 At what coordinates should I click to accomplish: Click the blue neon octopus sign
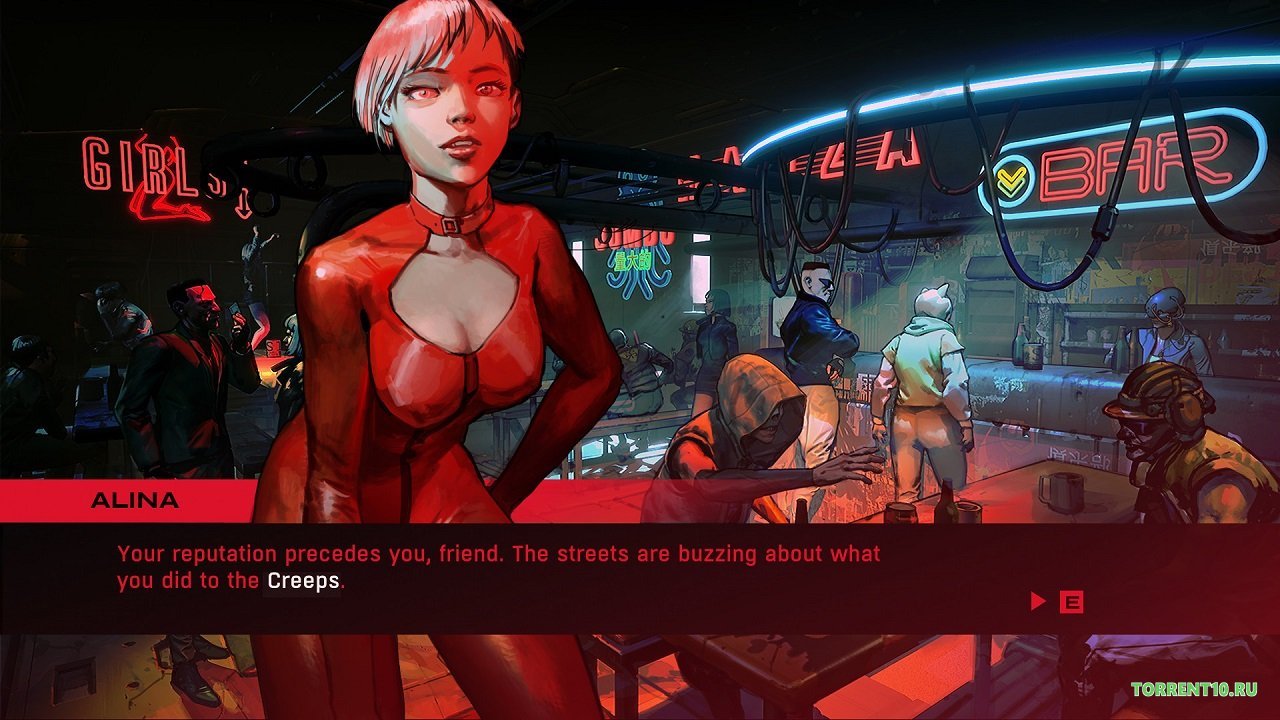(x=640, y=265)
